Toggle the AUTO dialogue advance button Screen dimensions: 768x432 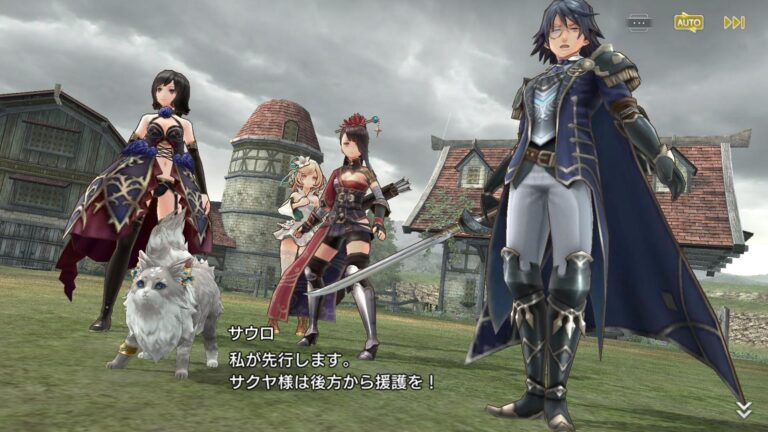coord(688,22)
